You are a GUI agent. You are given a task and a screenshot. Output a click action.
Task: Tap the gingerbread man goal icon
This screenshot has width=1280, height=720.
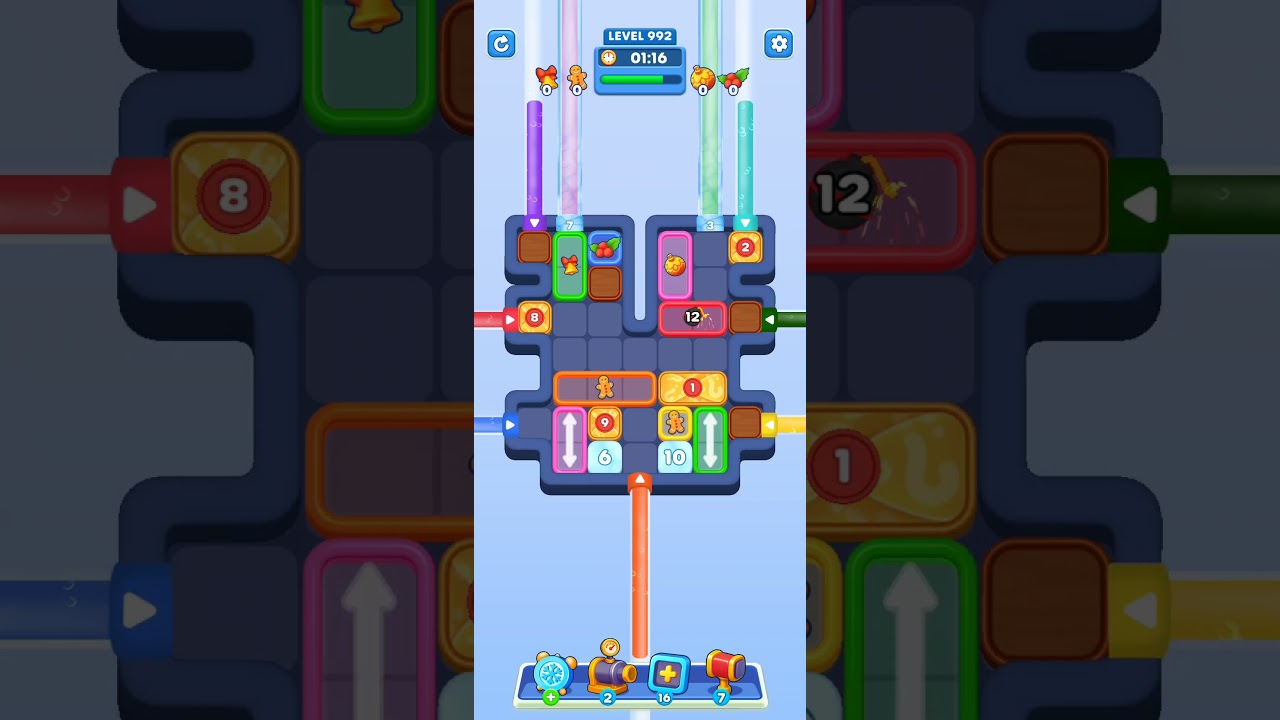click(577, 77)
